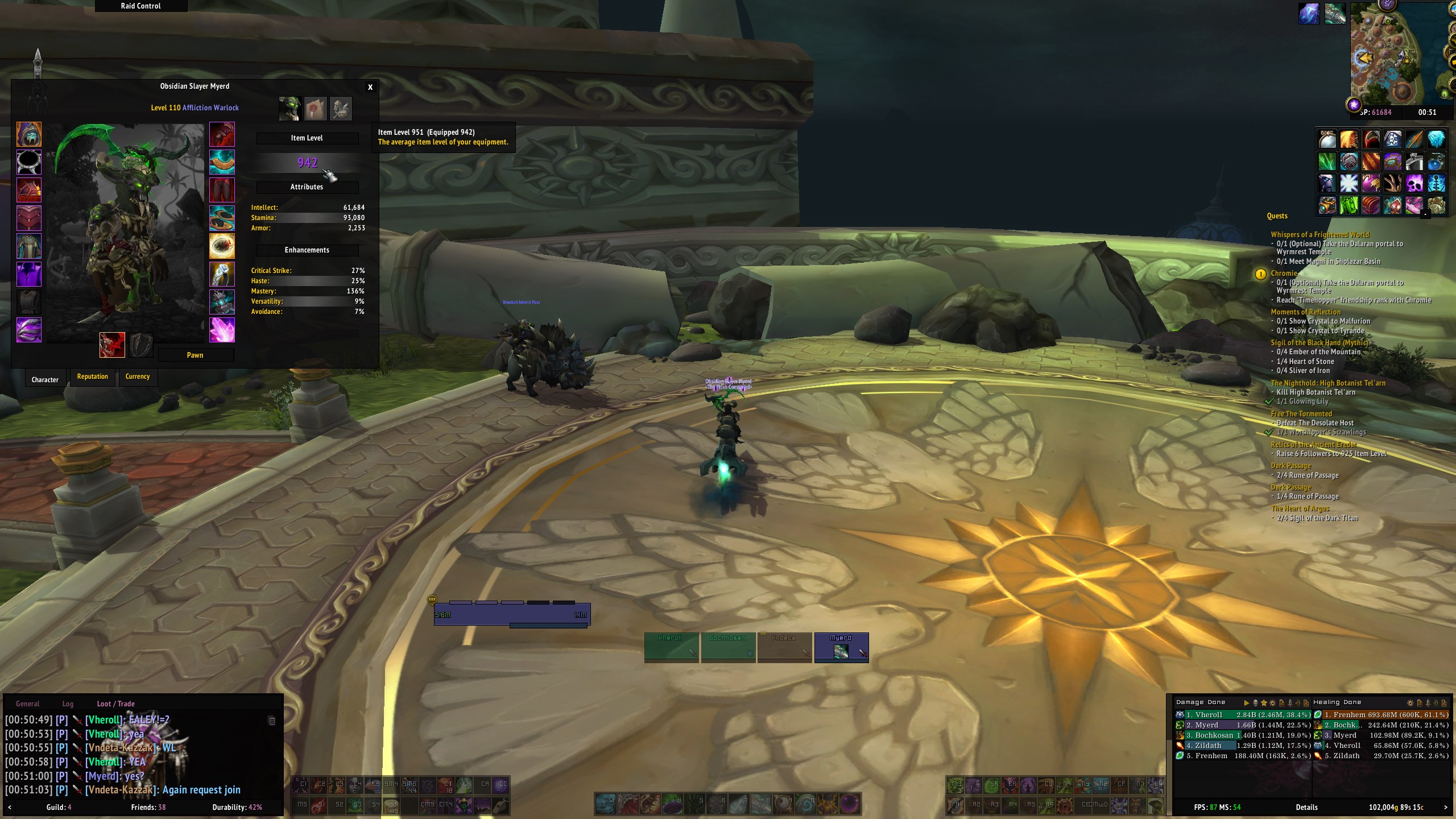The width and height of the screenshot is (1456, 819).
Task: Select Frenhem's row in Healing Done
Action: pos(1381,715)
